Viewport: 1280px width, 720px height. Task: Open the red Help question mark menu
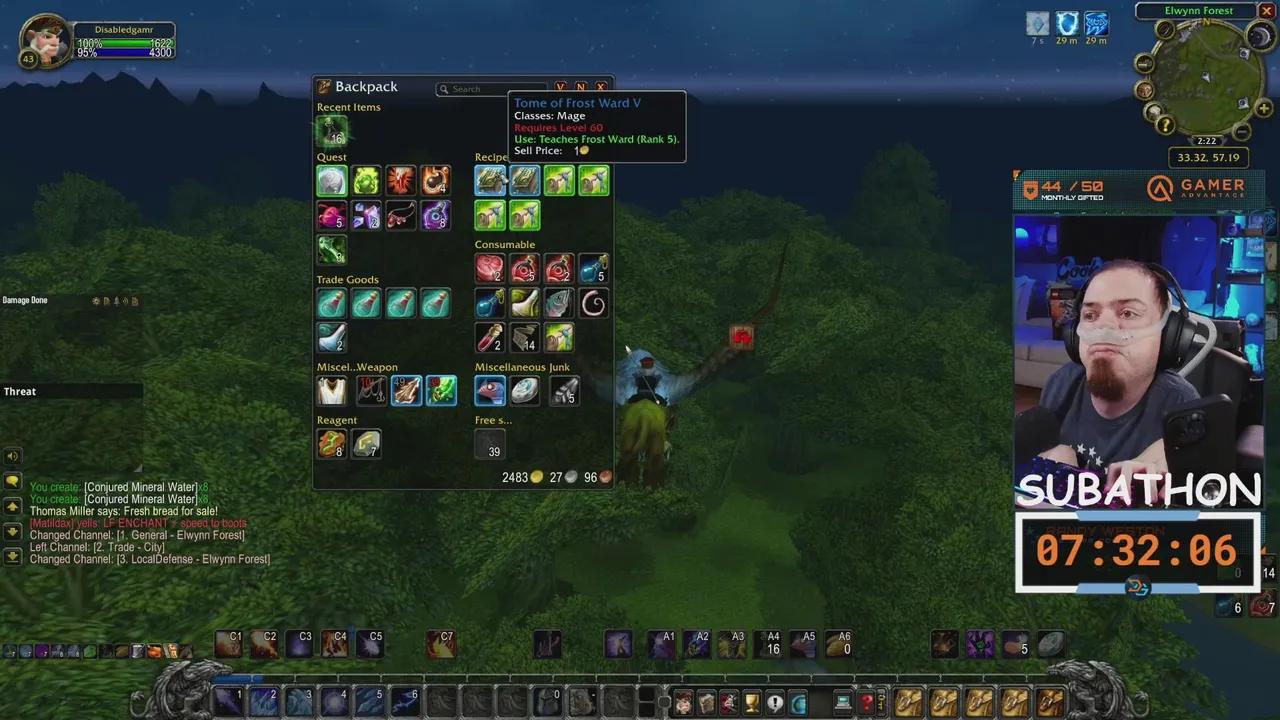[866, 703]
